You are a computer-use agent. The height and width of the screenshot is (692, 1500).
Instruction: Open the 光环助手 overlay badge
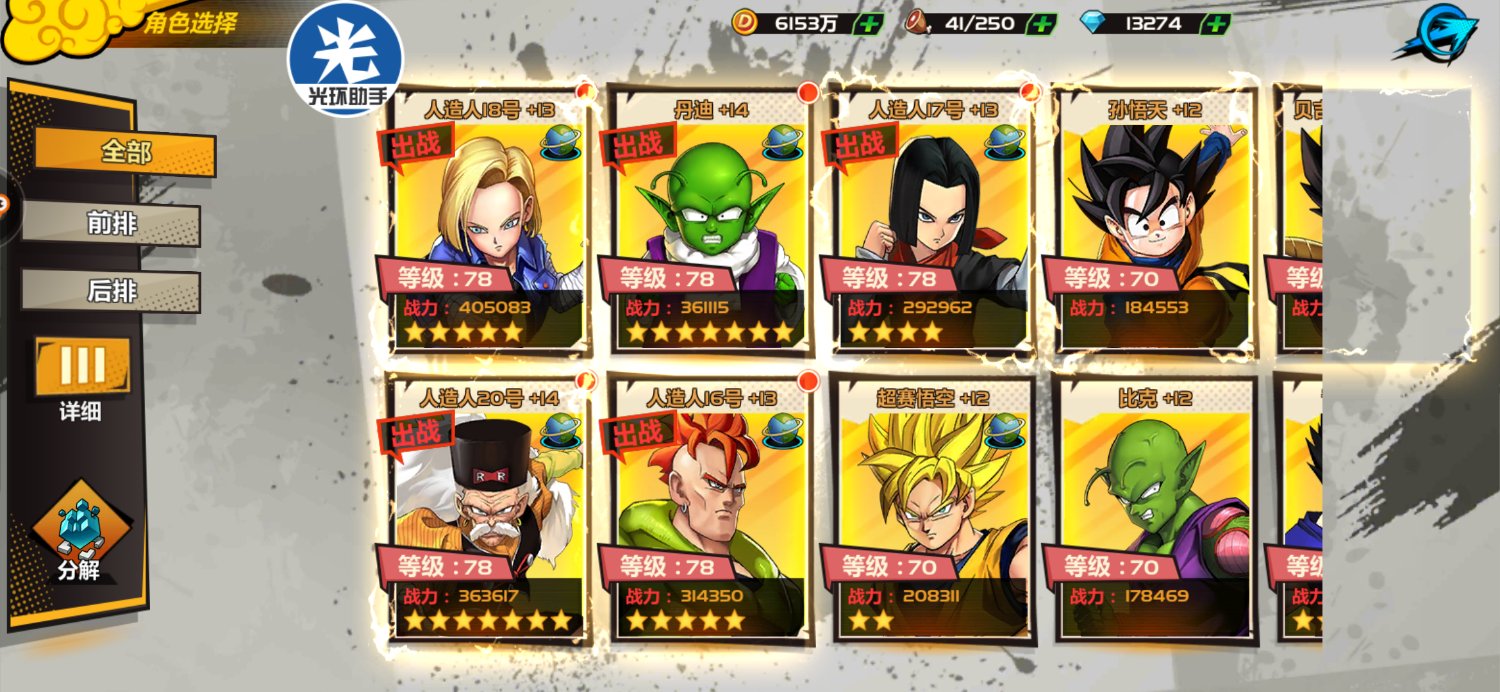[346, 58]
